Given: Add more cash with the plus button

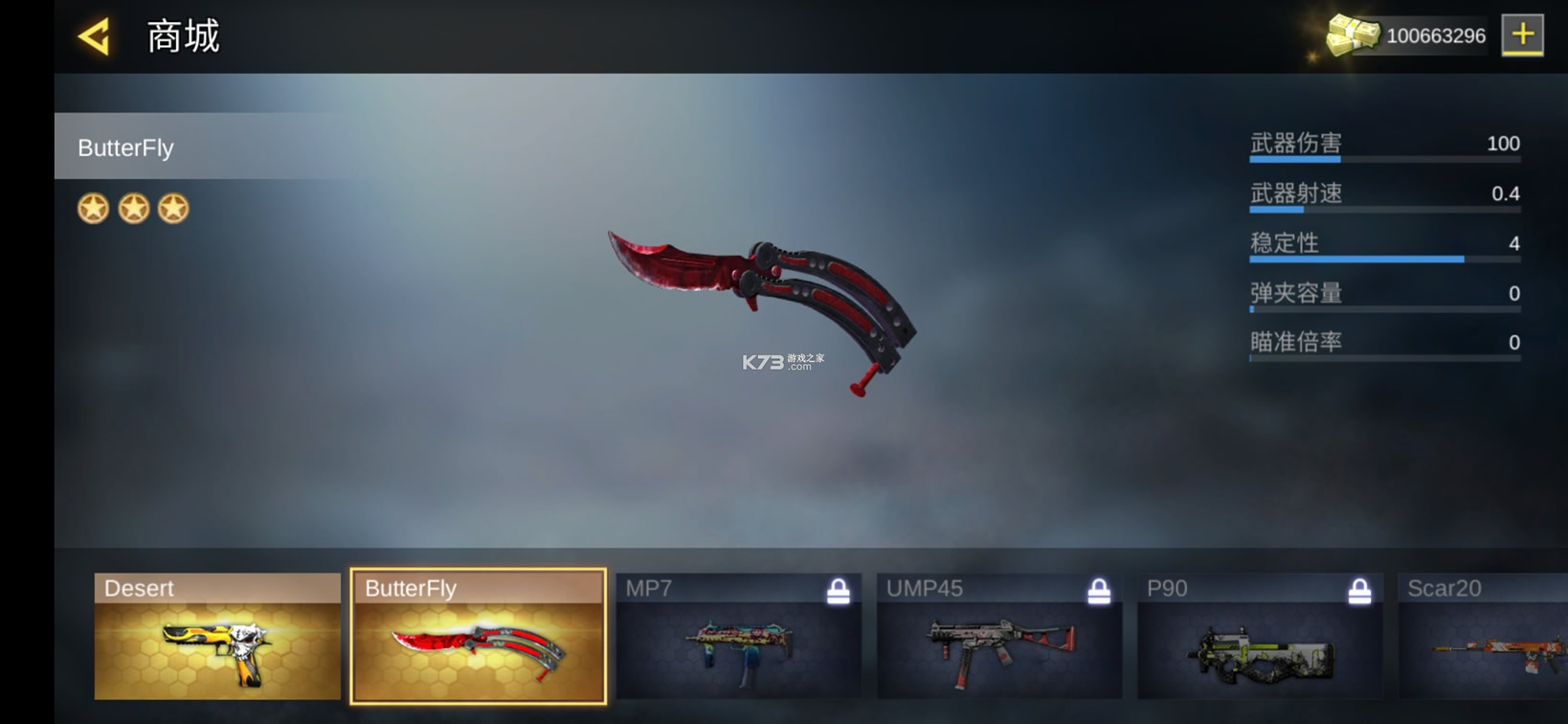Looking at the screenshot, I should click(1522, 35).
